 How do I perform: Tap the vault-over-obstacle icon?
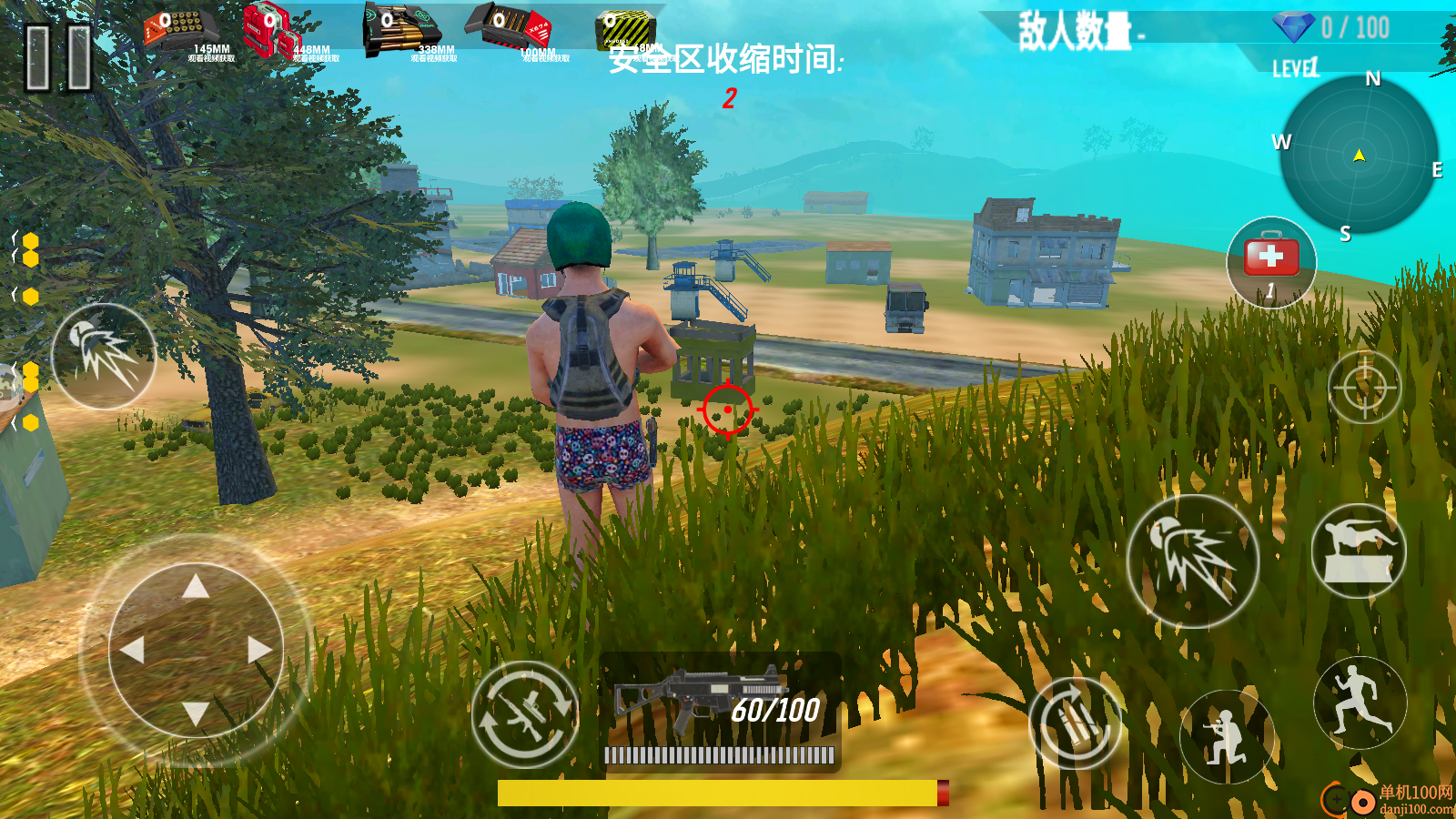[x=1360, y=551]
